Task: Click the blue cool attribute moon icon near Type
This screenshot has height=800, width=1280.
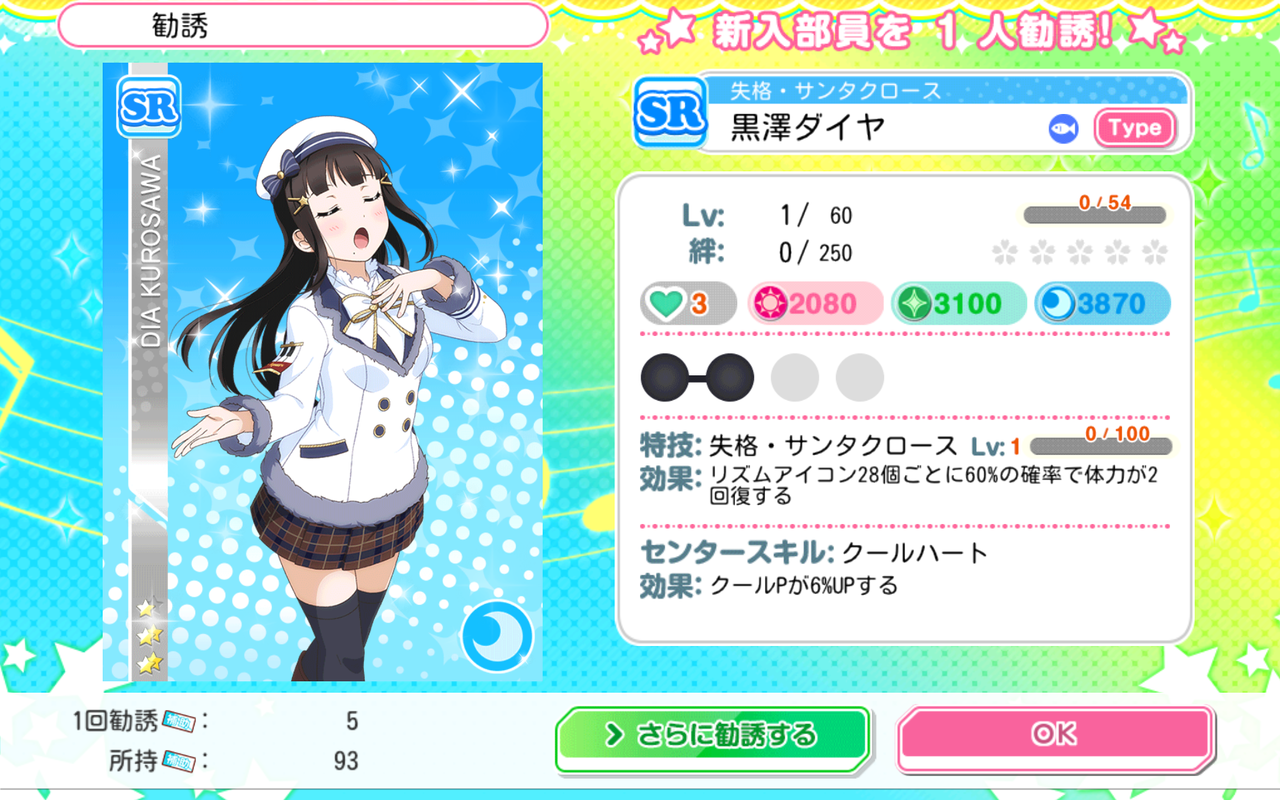Action: point(1062,128)
